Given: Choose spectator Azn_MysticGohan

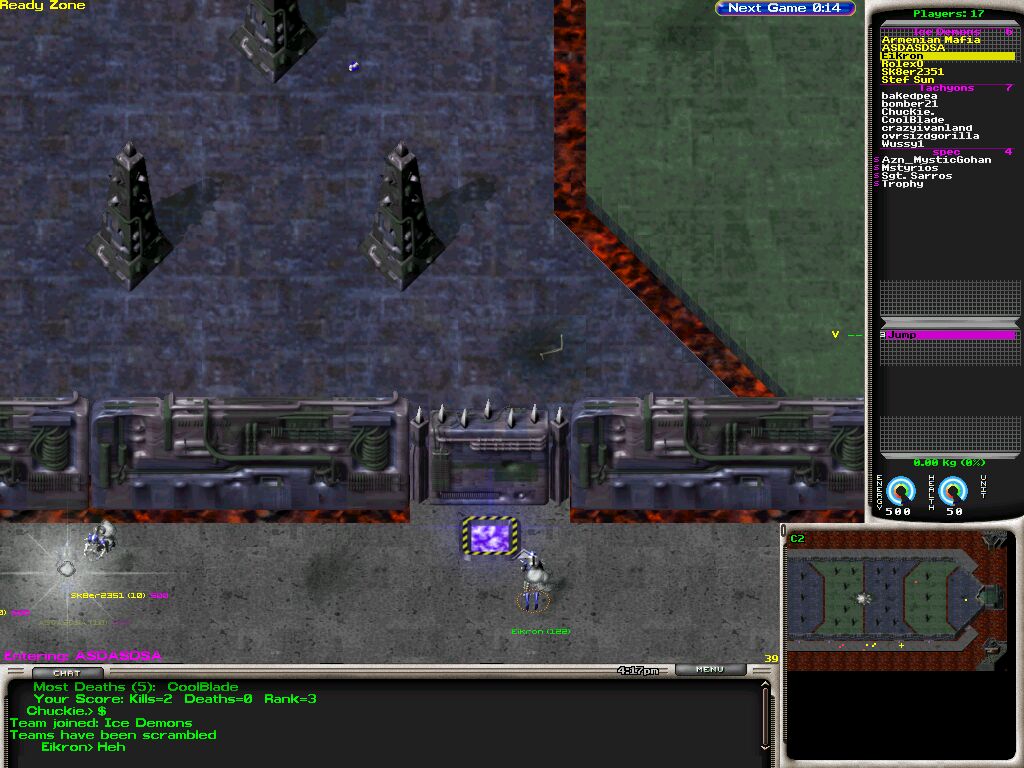Looking at the screenshot, I should pos(936,160).
